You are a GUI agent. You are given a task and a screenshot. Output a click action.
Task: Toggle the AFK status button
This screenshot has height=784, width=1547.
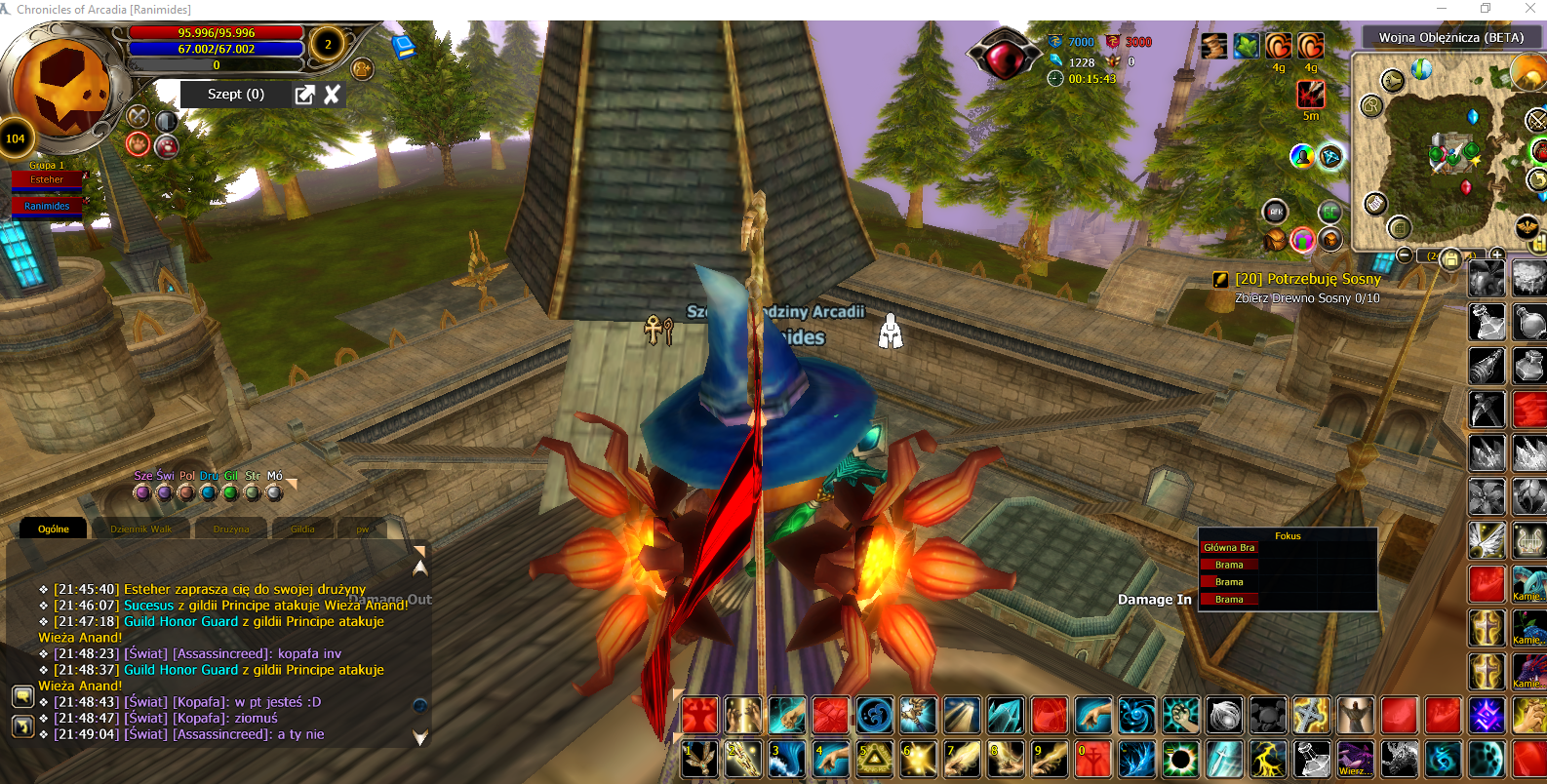(x=1276, y=212)
